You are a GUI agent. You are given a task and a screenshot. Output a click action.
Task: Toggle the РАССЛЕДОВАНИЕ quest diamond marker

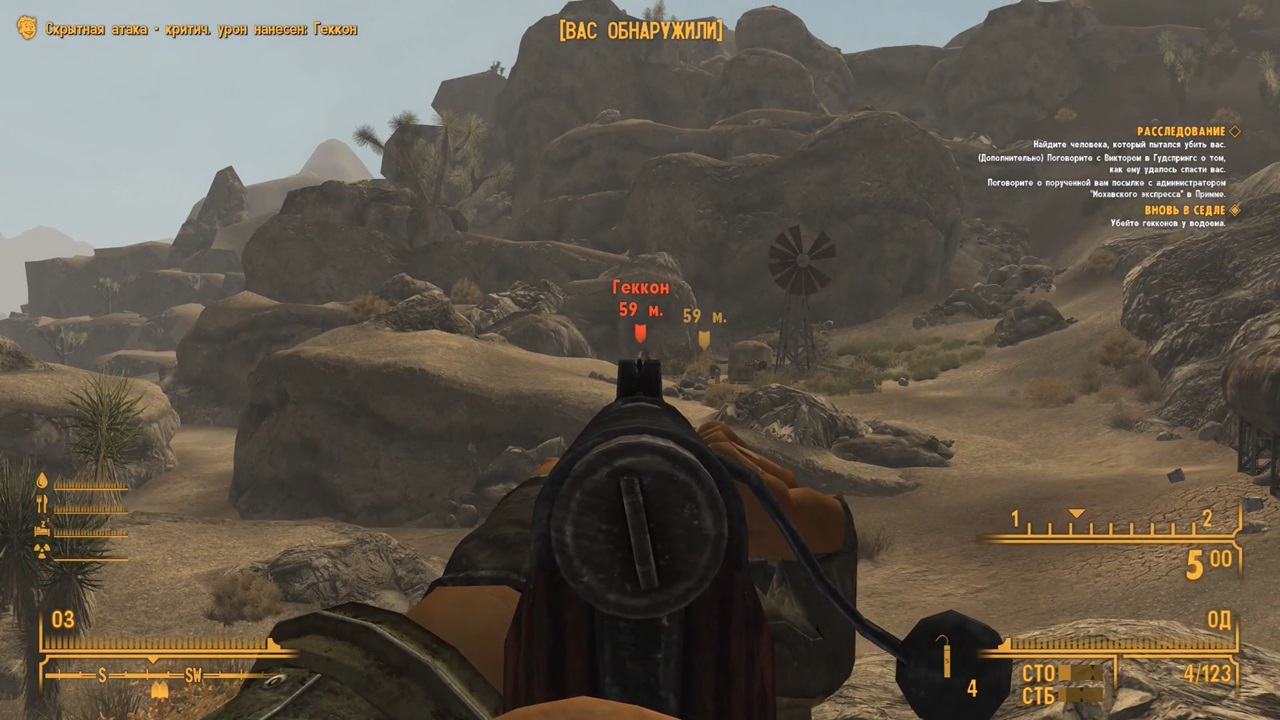coord(1235,131)
